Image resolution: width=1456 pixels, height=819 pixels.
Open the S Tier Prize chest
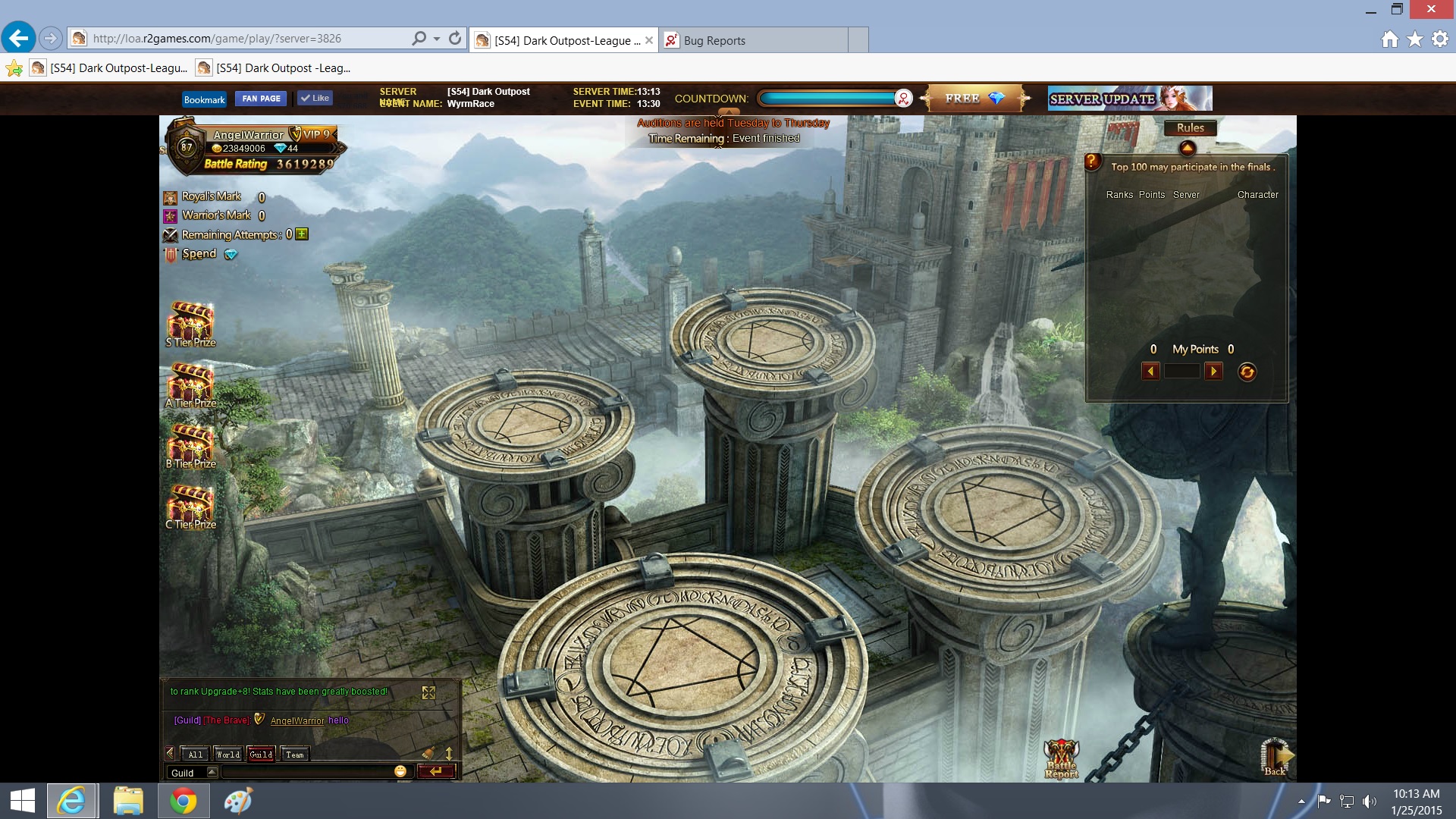point(191,324)
